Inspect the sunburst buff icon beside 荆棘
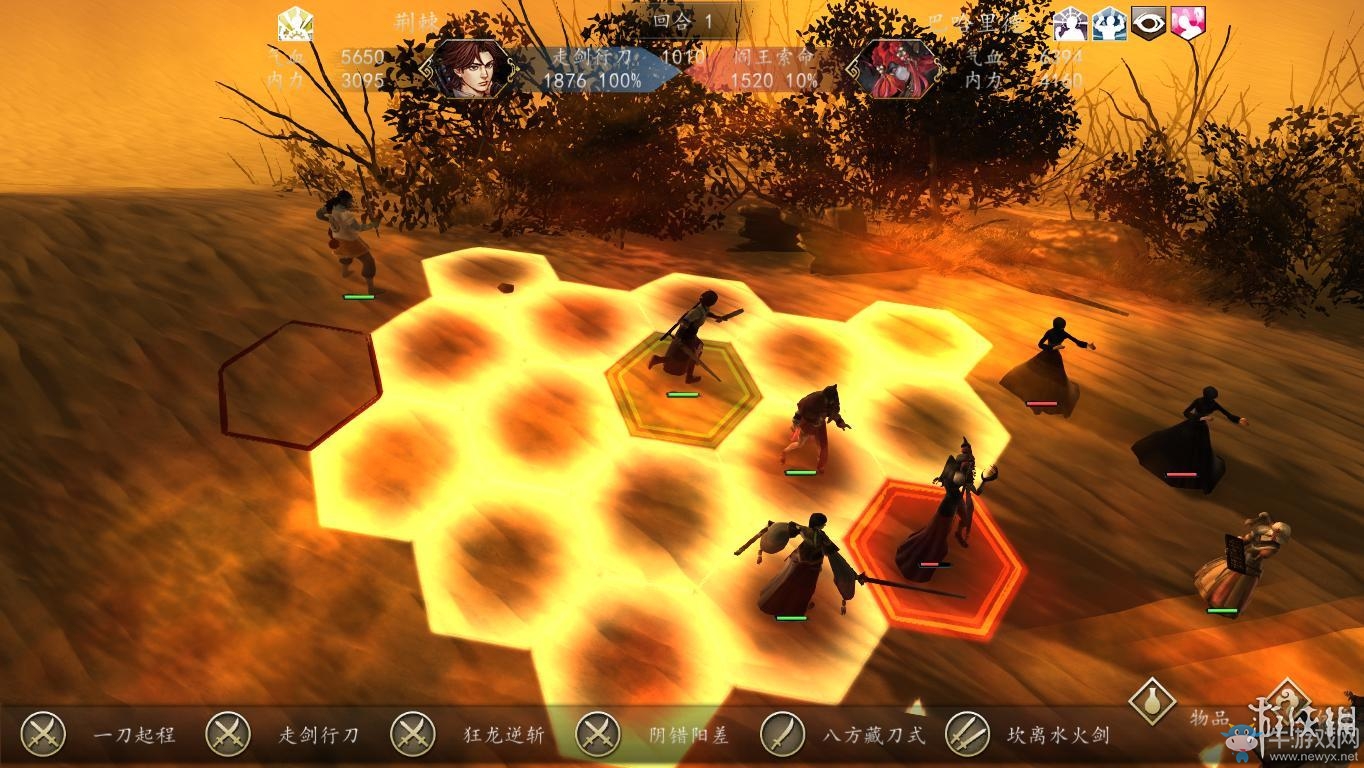 click(x=295, y=23)
